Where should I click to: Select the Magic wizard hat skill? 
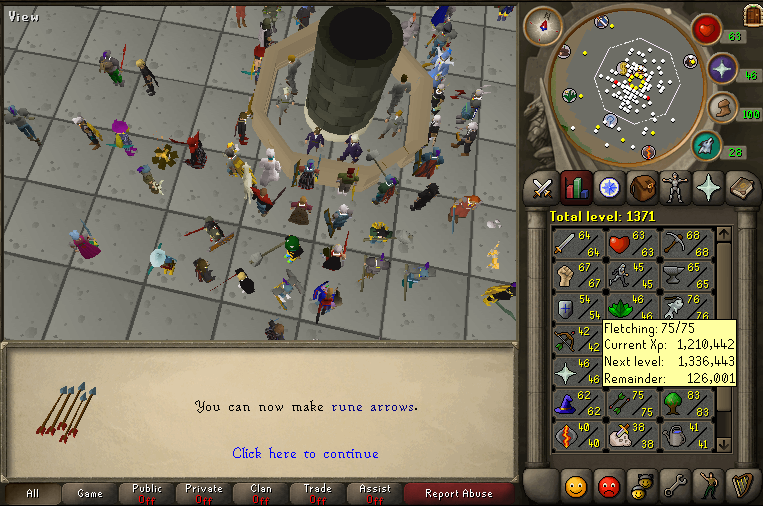click(573, 405)
